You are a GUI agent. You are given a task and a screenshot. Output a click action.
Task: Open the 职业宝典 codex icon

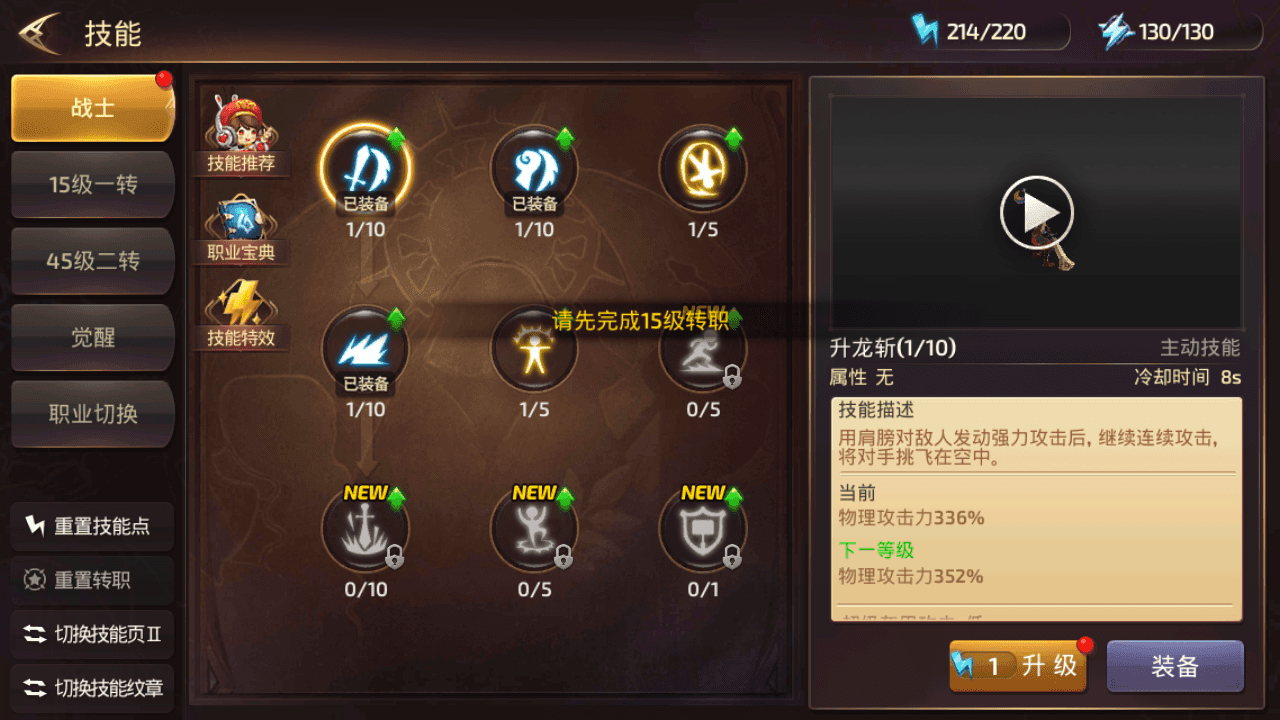tap(240, 220)
